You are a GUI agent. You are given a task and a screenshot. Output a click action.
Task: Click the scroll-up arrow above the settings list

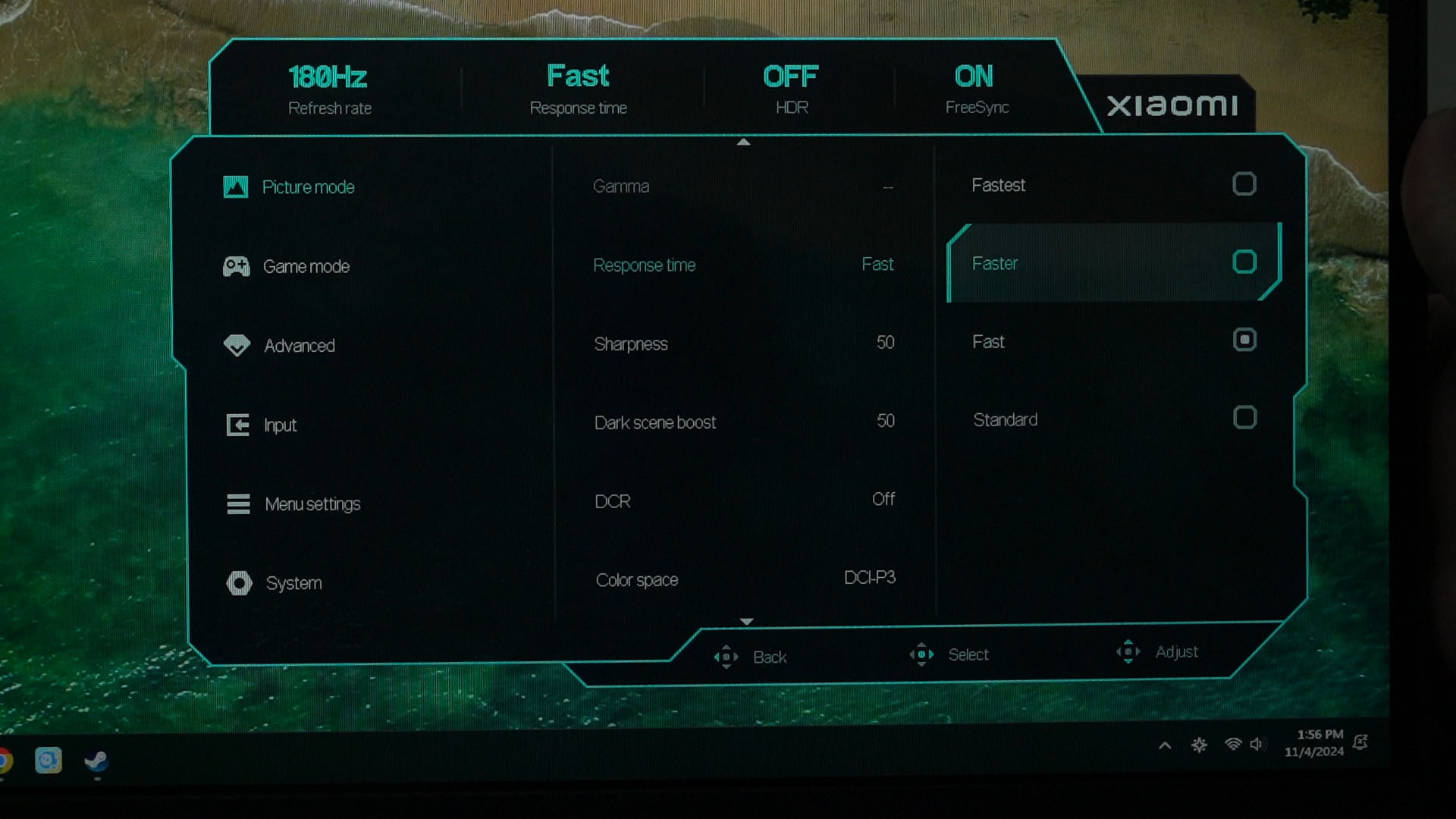743,142
